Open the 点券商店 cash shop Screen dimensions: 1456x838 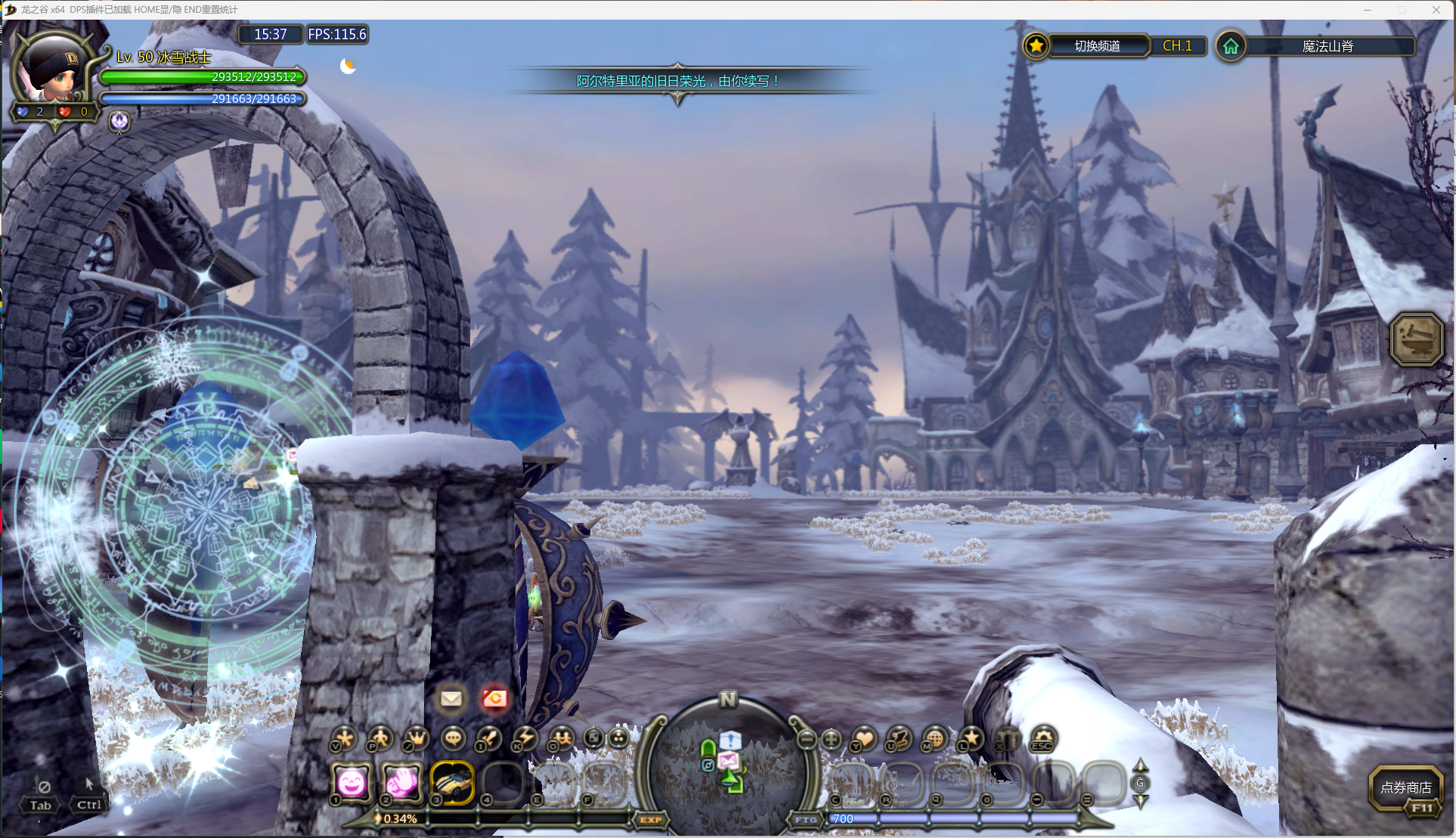1405,788
